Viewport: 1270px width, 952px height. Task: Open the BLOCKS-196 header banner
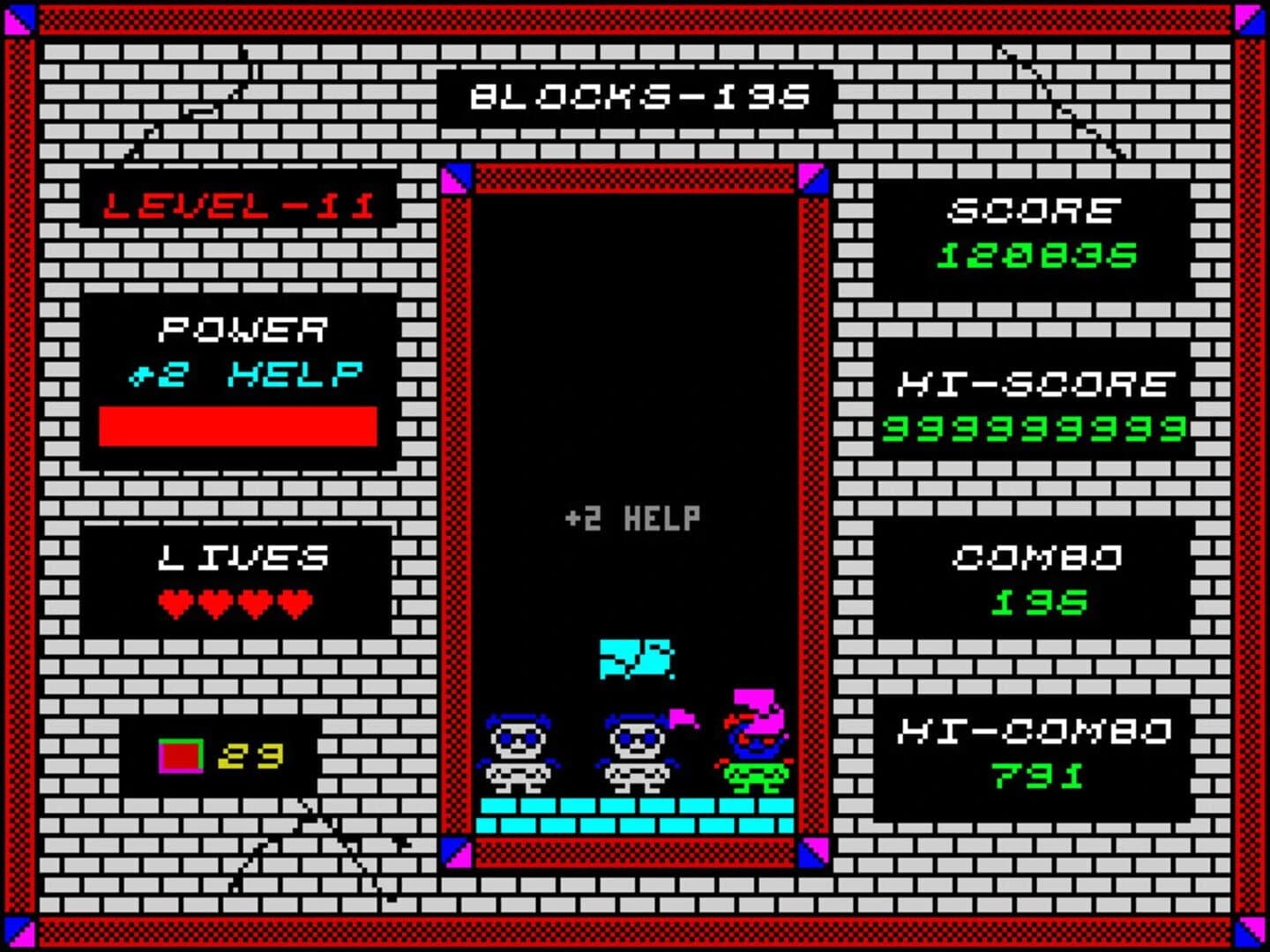point(634,99)
